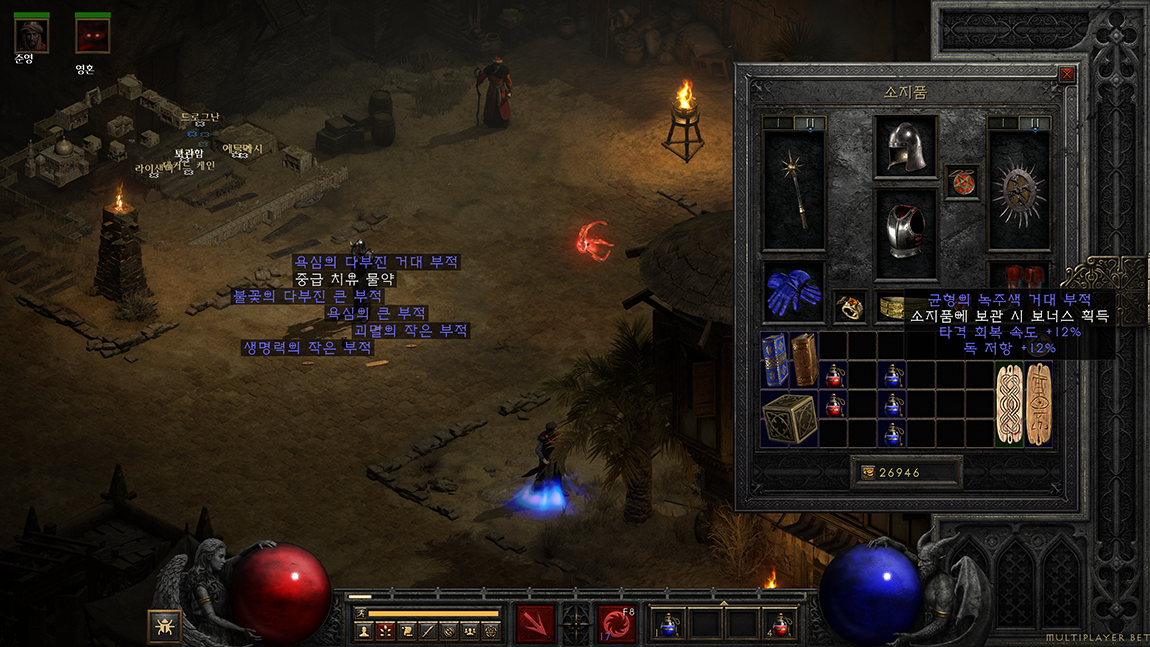Select the knot-patterned grand charm
Screen dimensions: 1150x647
click(1010, 404)
